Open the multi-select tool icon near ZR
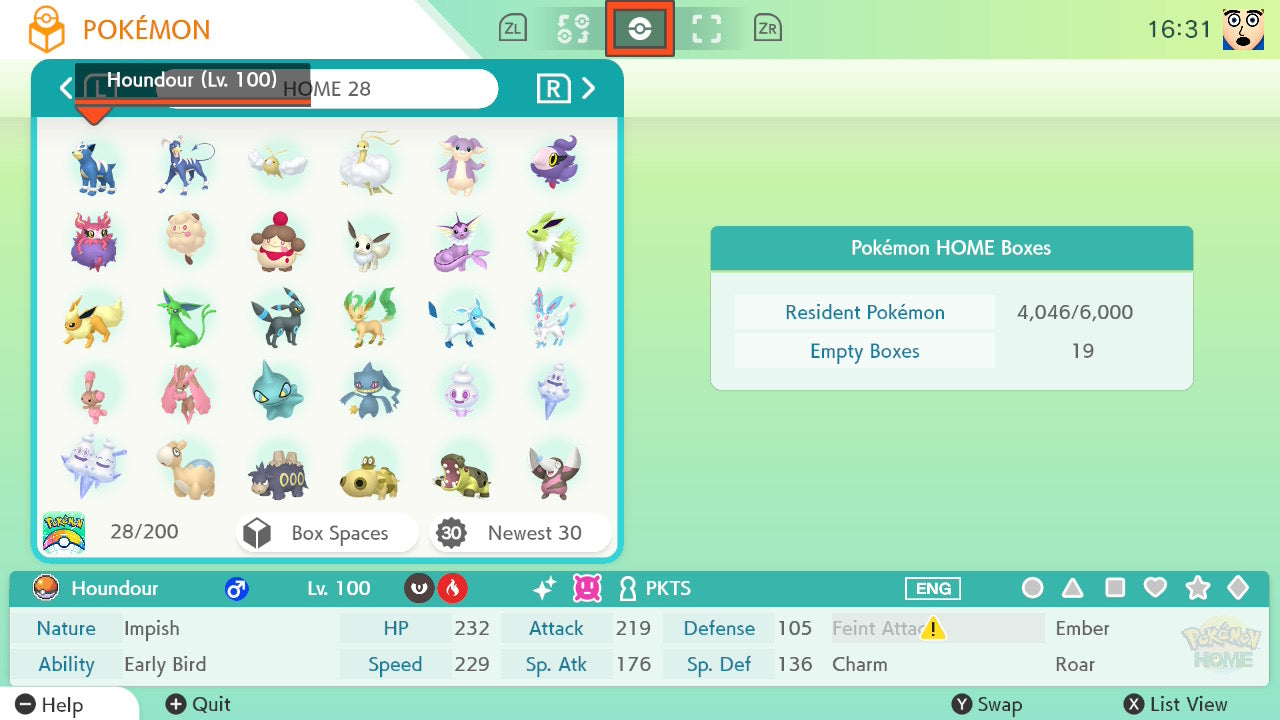 pos(706,28)
